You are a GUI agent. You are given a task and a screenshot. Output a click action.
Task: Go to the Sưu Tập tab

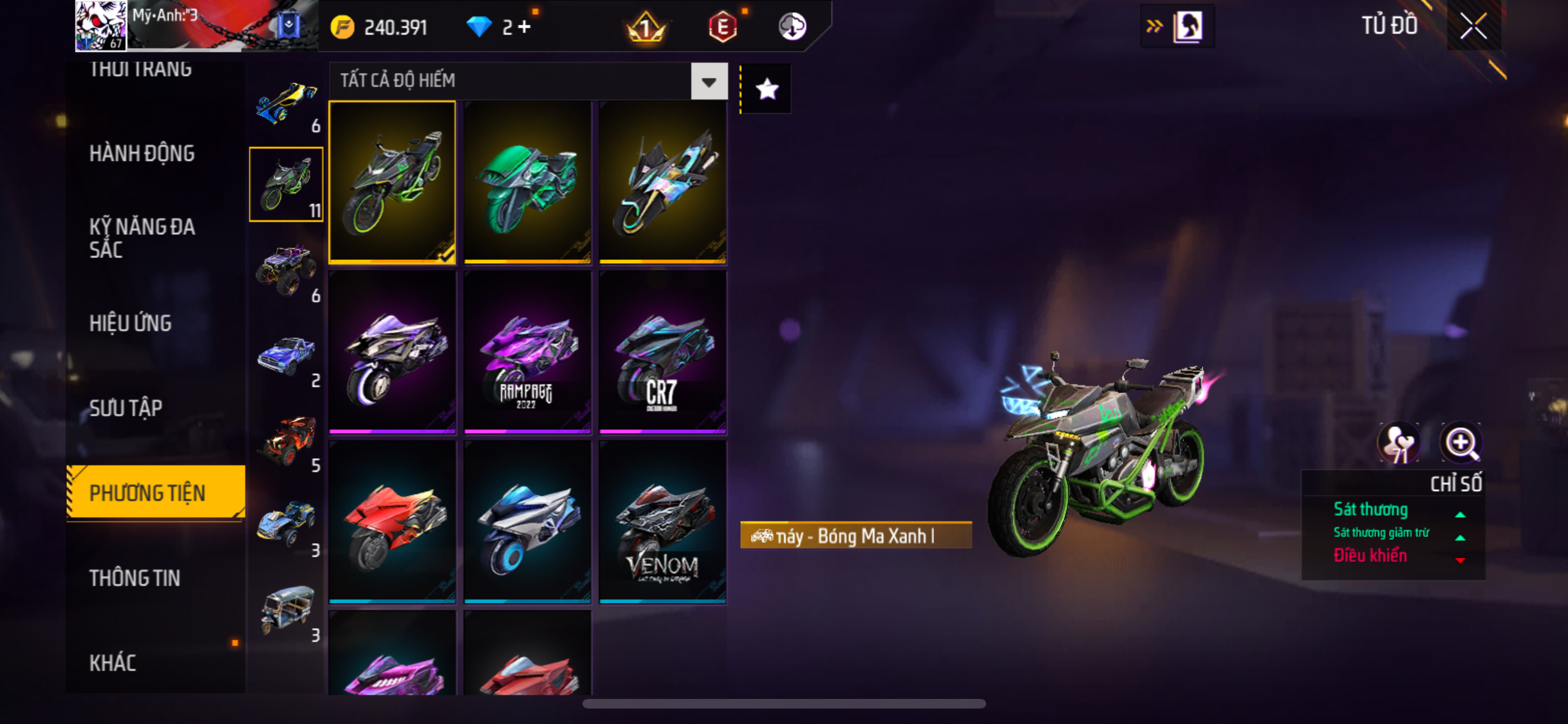click(126, 408)
